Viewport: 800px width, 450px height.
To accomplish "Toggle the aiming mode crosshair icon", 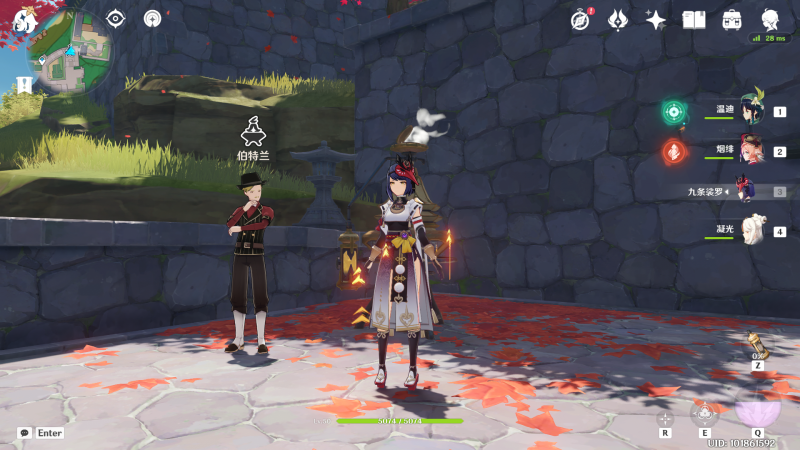I will pos(665,419).
